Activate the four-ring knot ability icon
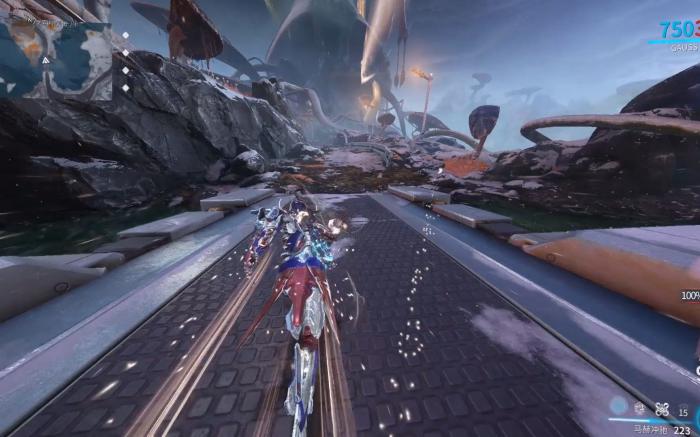Screen dimensions: 700x437 coord(661,408)
